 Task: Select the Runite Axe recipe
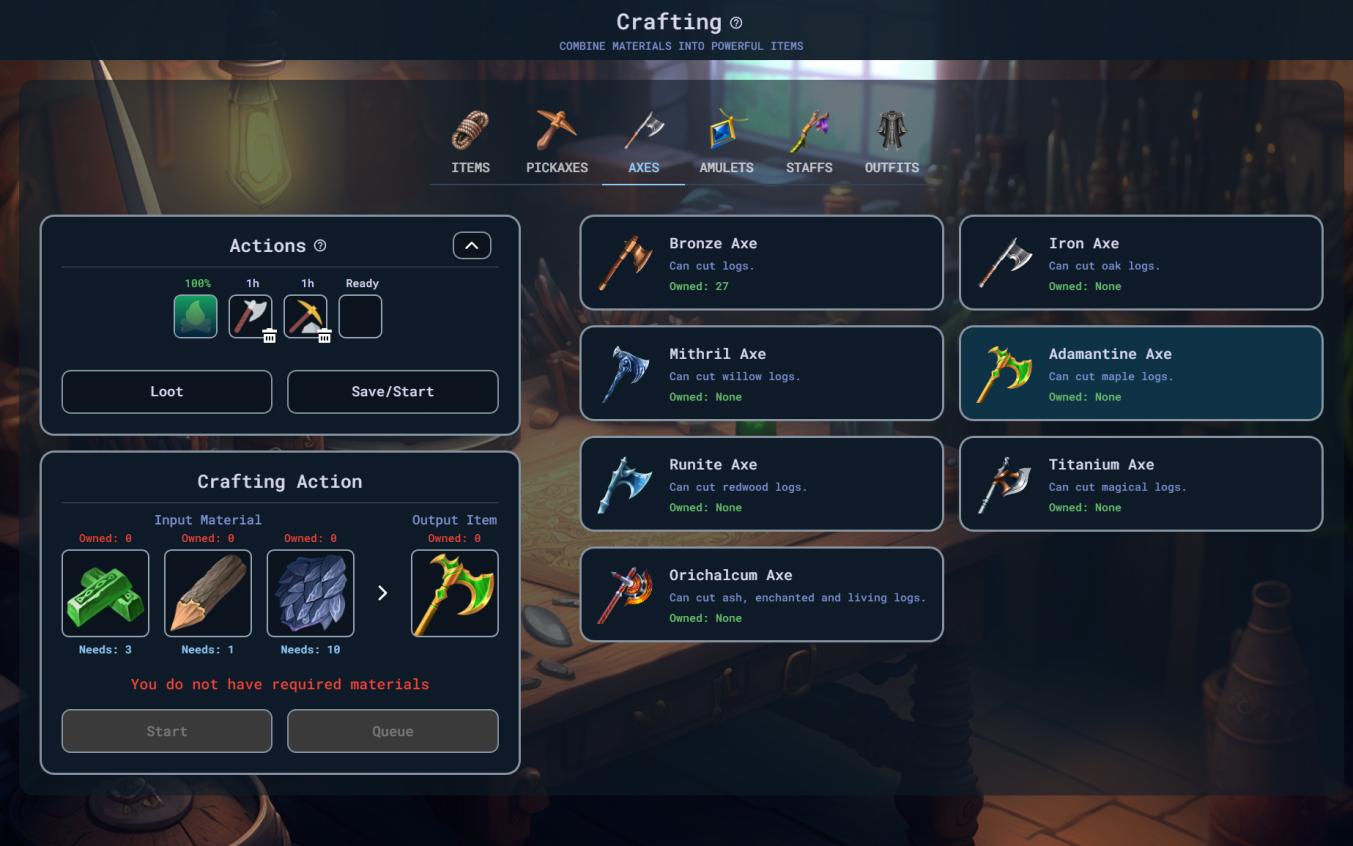[x=761, y=484]
